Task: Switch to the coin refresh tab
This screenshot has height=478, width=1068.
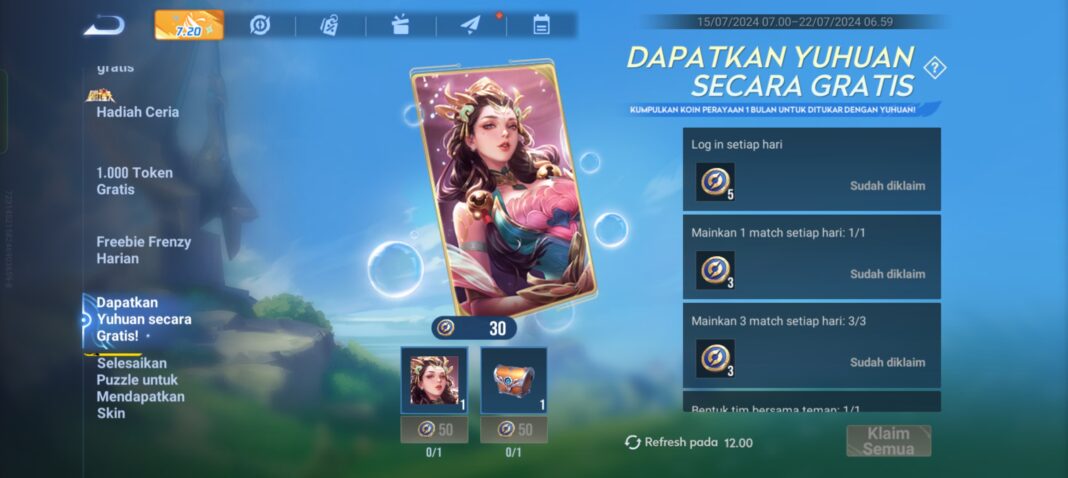Action: [x=260, y=25]
